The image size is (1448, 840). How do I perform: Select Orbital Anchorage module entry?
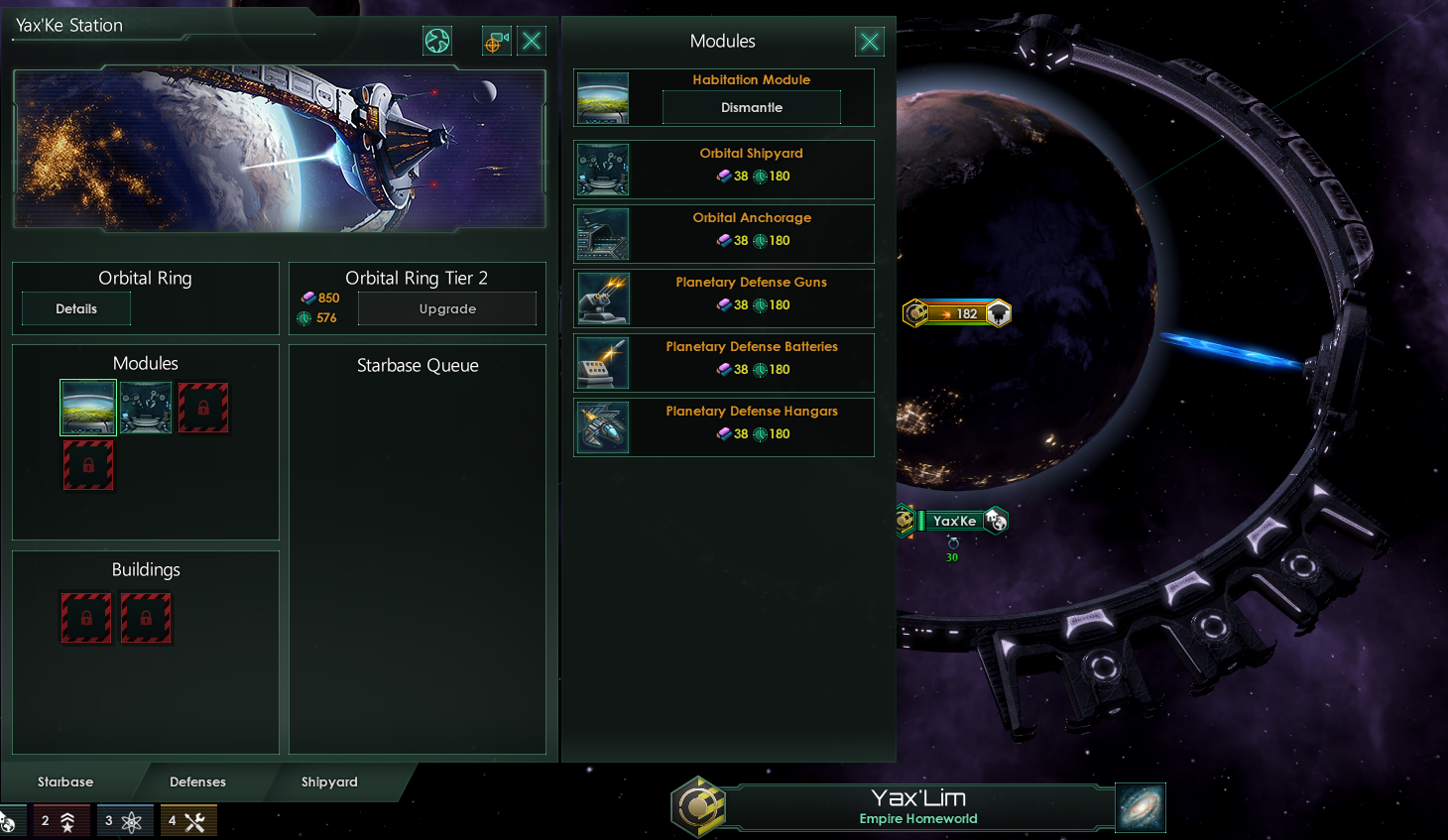tap(724, 234)
